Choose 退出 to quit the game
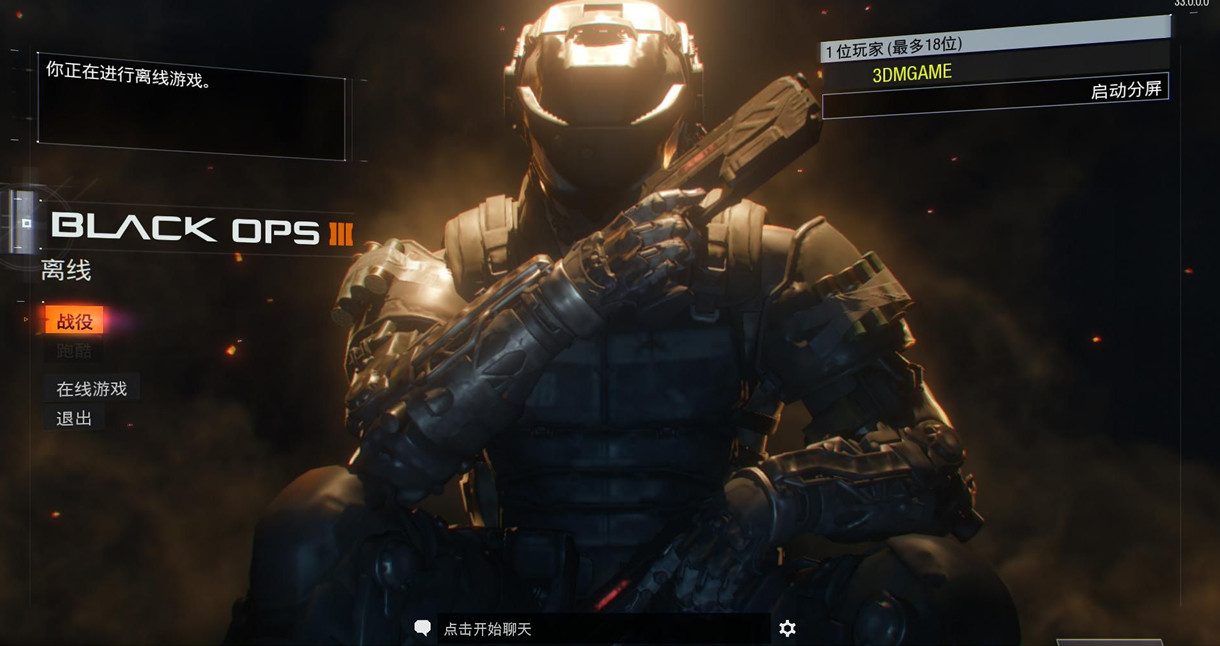 click(x=74, y=418)
